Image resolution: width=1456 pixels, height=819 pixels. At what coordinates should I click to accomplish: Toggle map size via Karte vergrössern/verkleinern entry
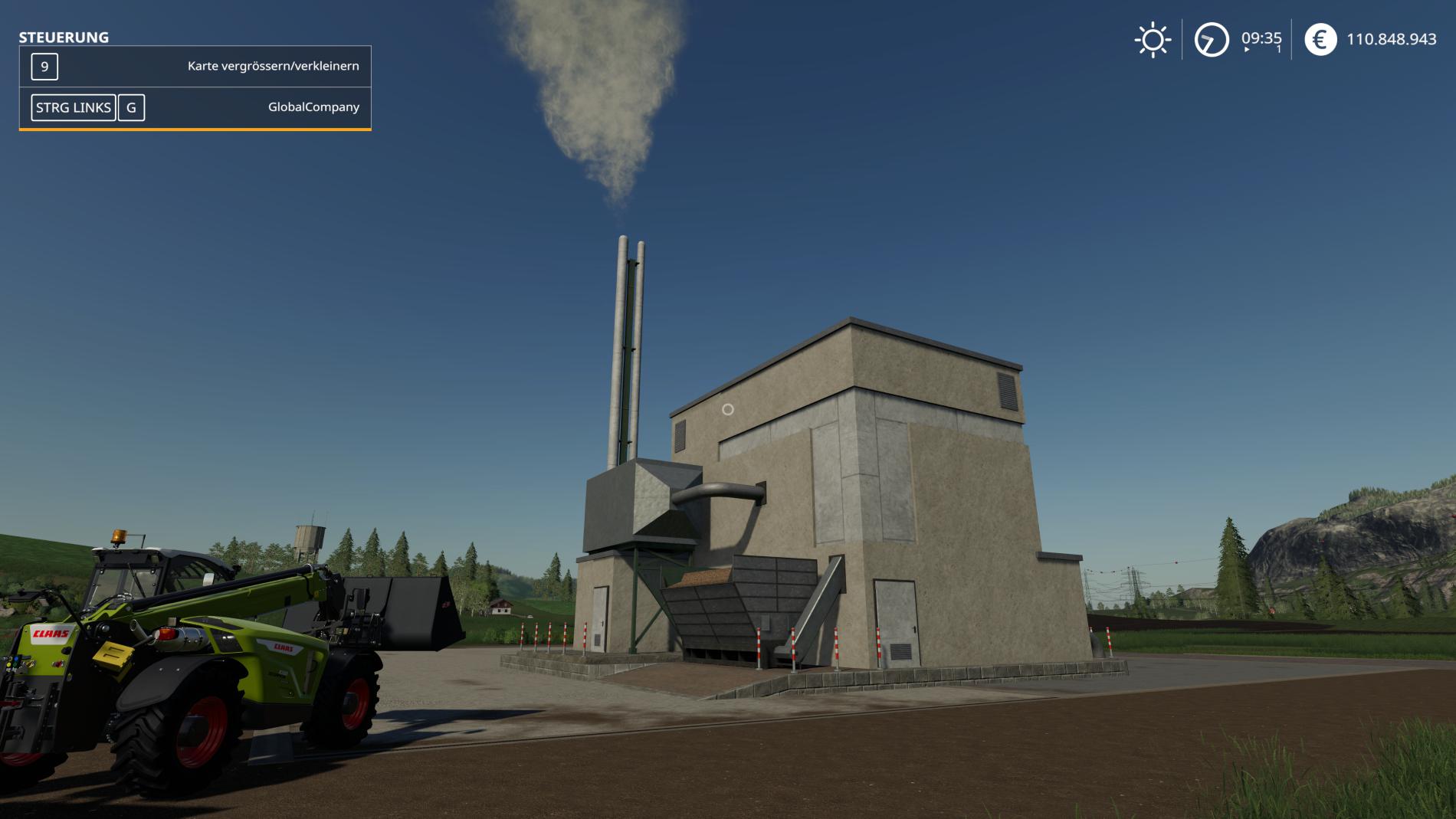[x=272, y=67]
